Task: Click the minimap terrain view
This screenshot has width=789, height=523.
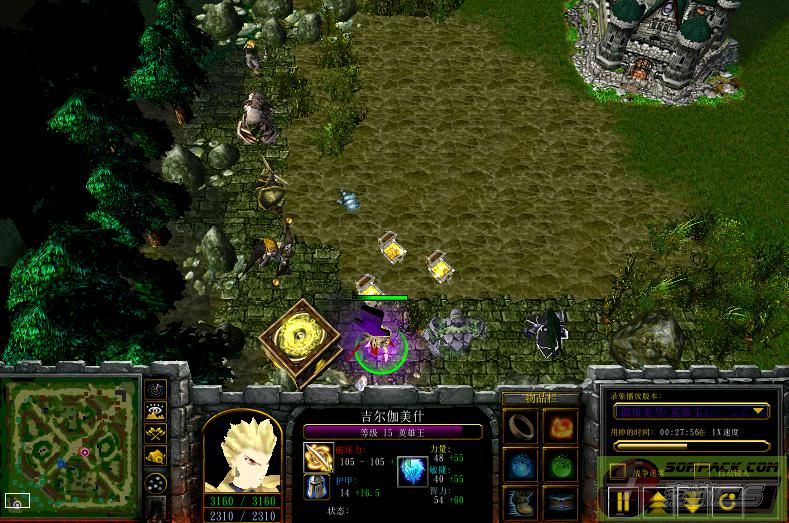Action: 68,446
